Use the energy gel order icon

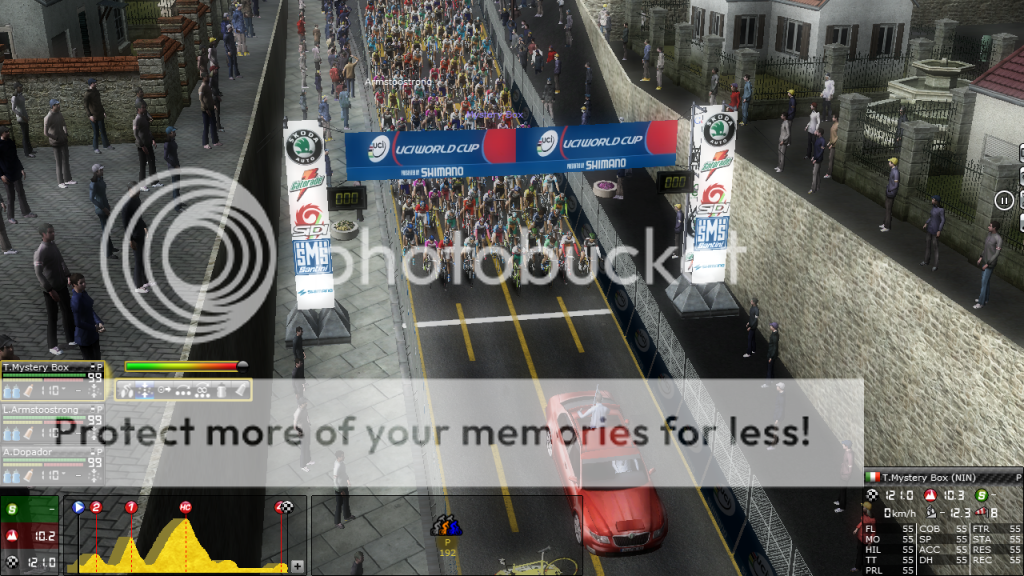click(x=241, y=391)
